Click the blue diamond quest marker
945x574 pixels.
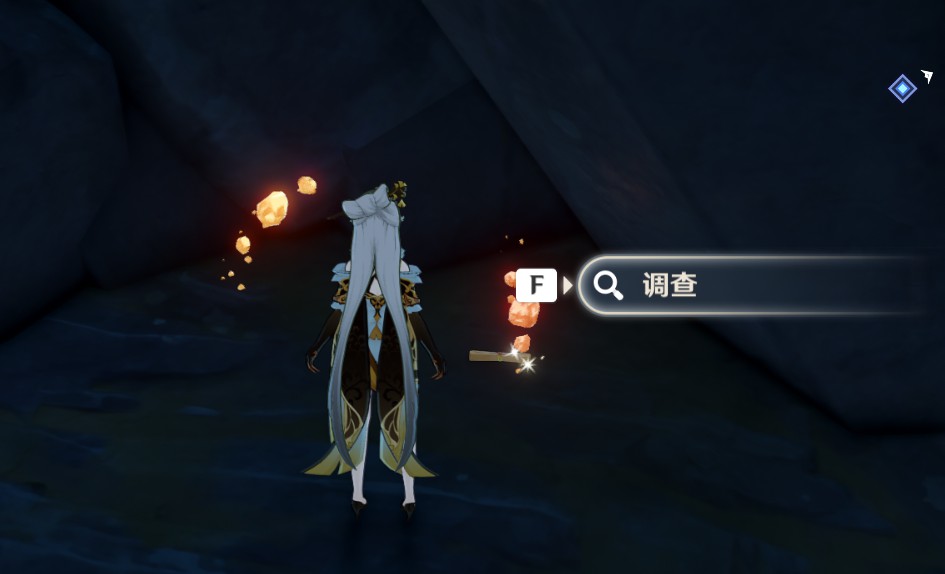point(902,89)
